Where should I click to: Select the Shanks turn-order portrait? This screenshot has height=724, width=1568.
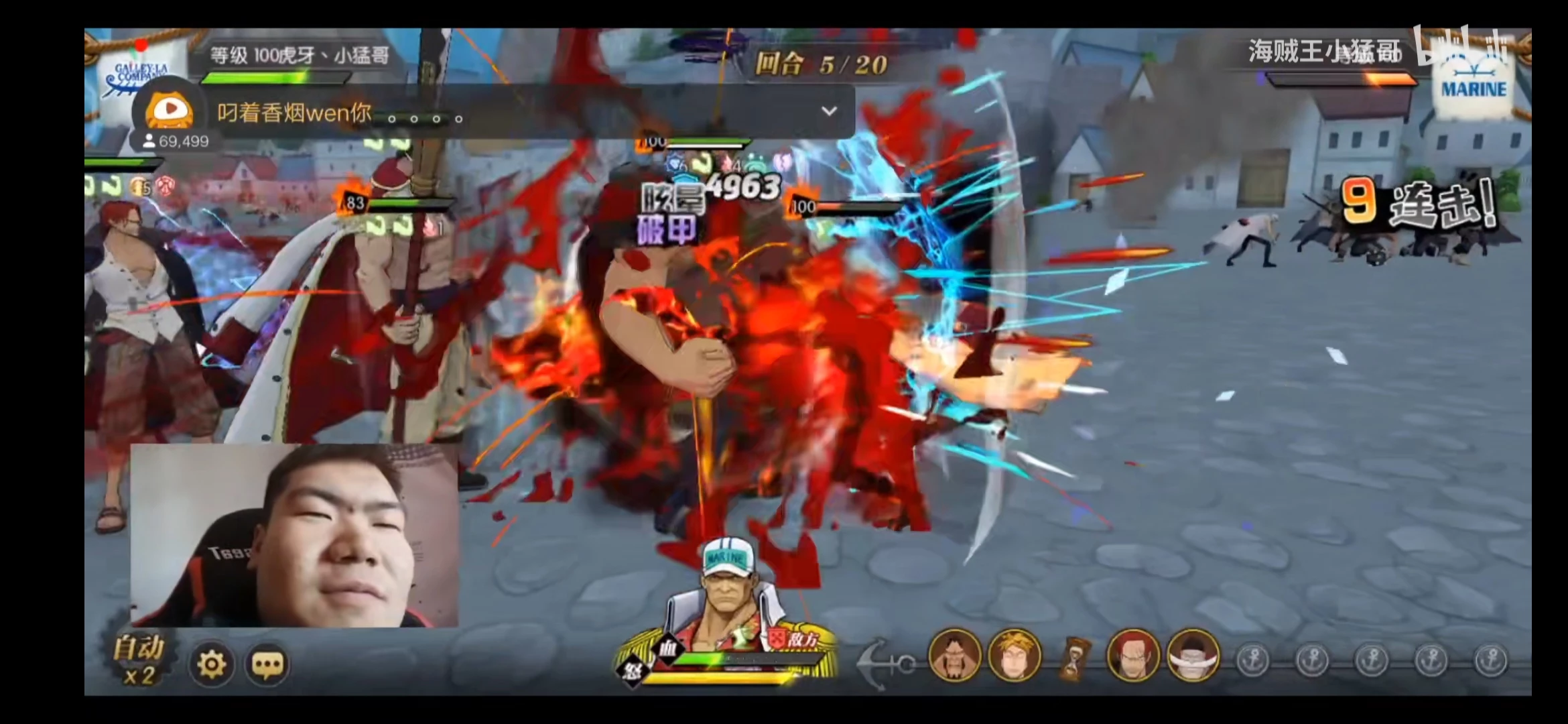tap(1133, 656)
